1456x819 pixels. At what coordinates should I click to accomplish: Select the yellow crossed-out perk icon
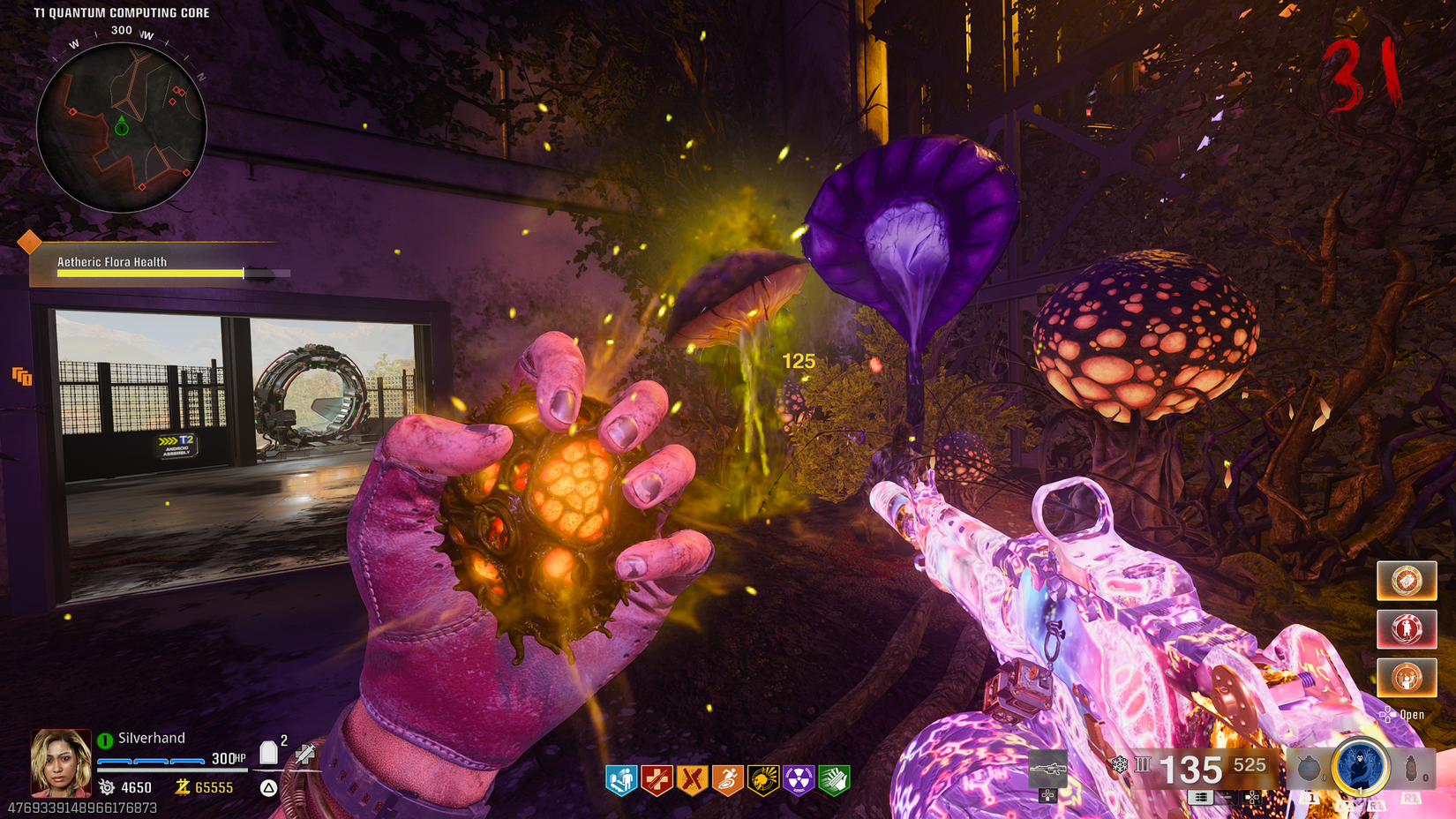click(693, 780)
